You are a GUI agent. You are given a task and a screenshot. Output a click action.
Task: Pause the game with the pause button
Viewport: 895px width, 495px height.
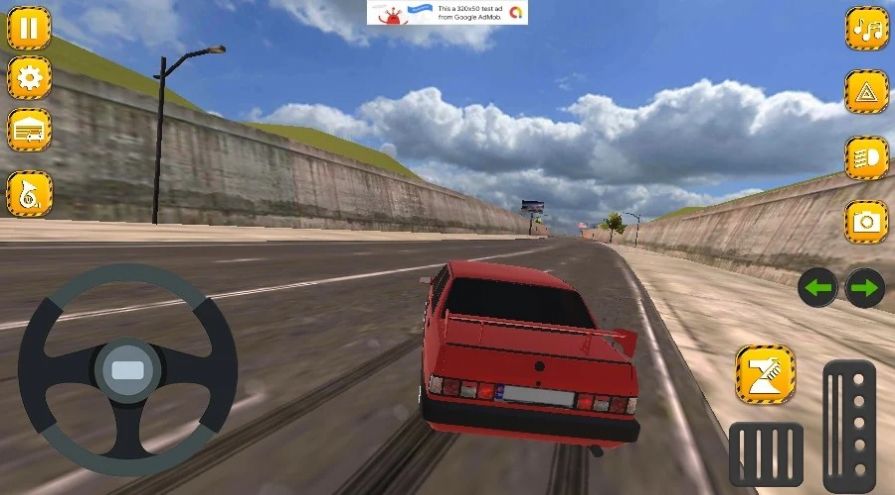29,28
